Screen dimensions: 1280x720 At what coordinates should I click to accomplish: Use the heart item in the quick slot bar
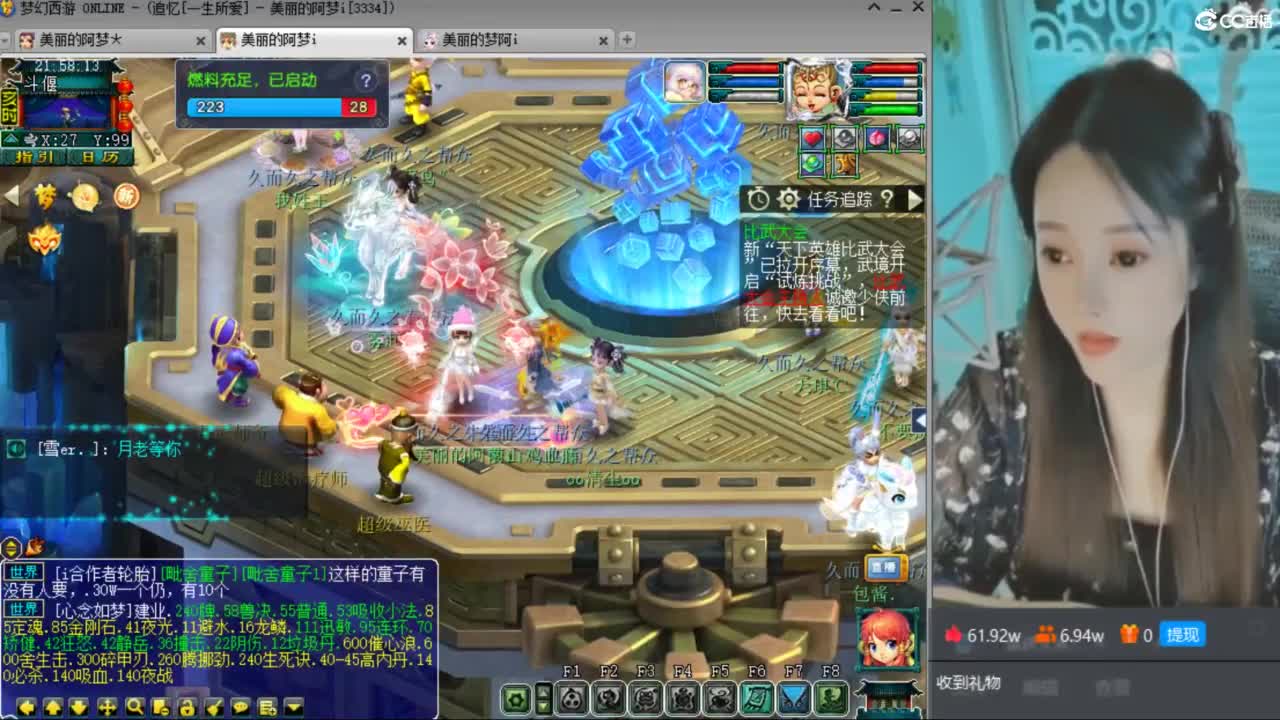point(812,138)
